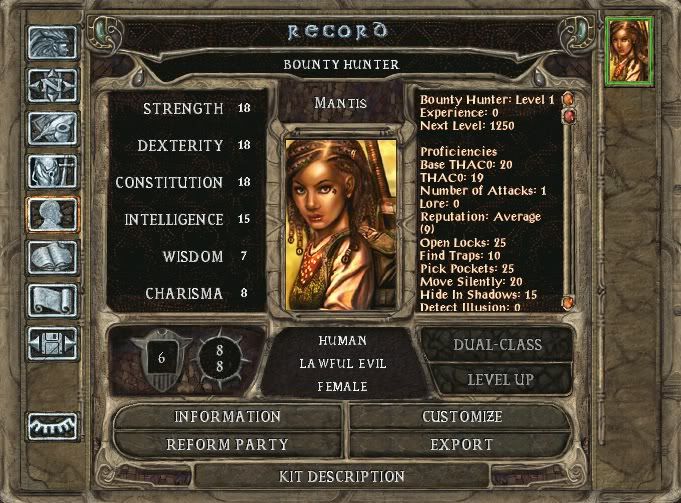The height and width of the screenshot is (503, 681).
Task: Return to game with the dragon icon
Action: (53, 43)
